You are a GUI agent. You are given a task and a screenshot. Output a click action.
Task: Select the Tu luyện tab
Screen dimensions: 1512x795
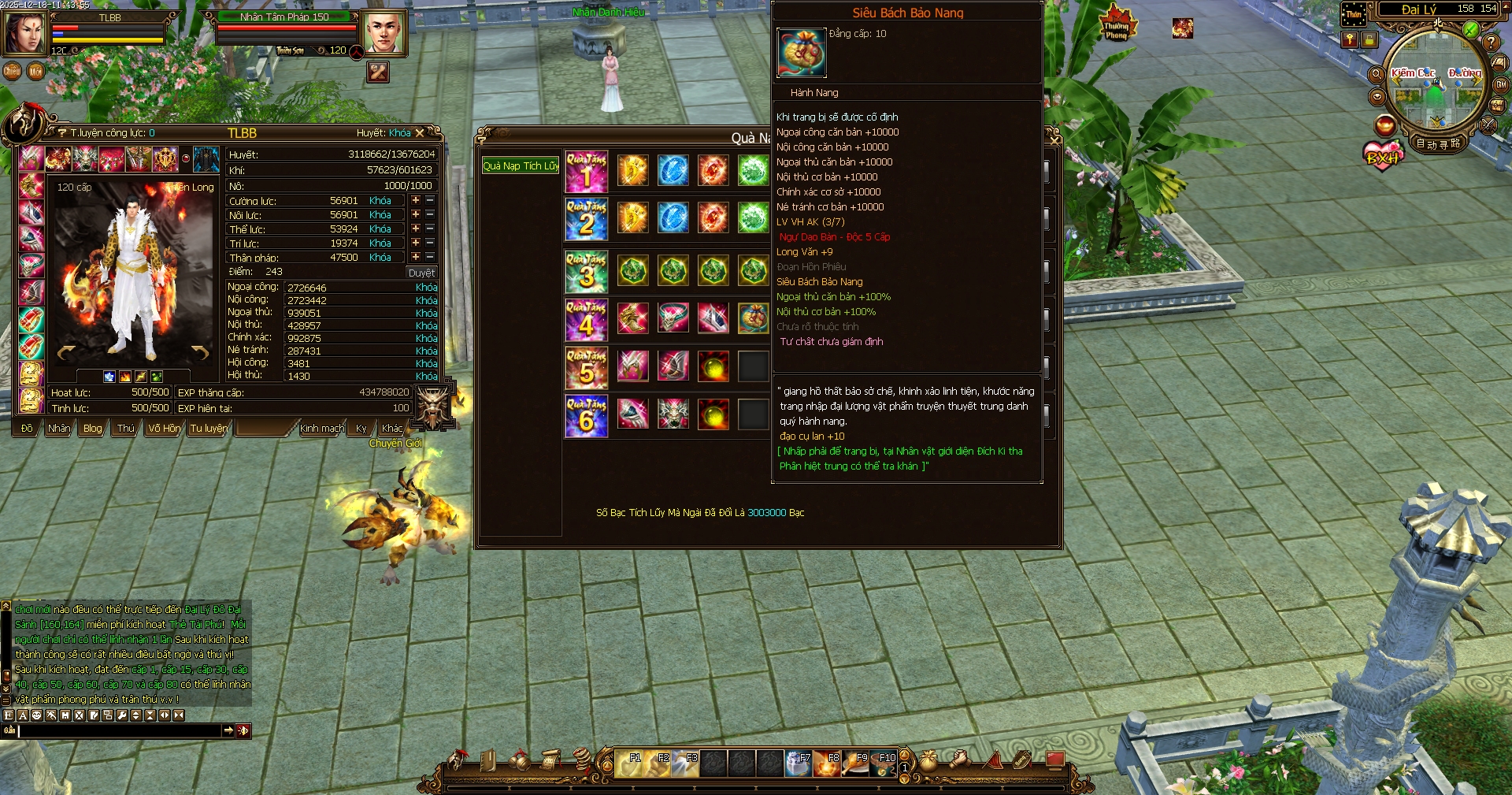[209, 429]
